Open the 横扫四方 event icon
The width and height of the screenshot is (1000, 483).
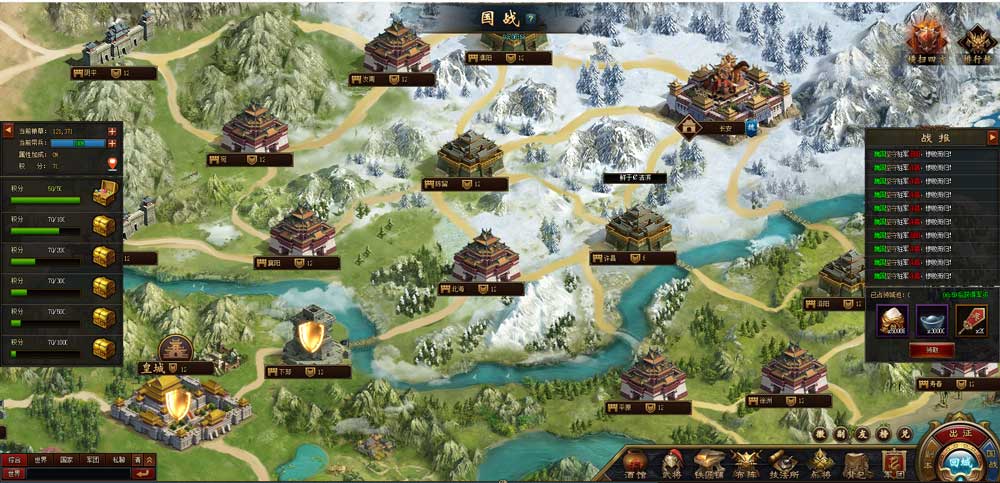(925, 43)
